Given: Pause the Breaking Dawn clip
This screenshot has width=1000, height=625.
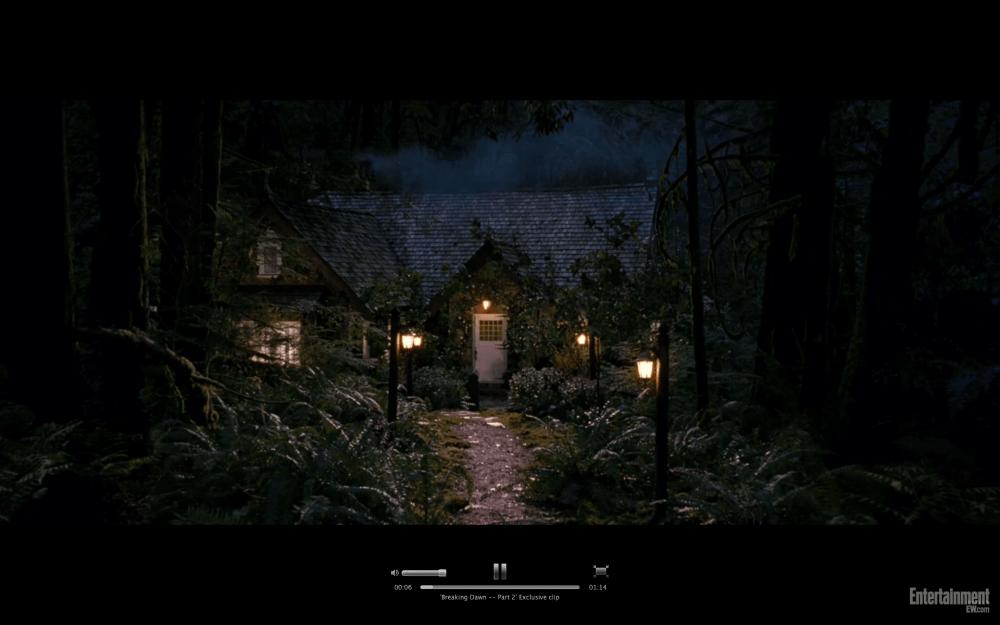Looking at the screenshot, I should tap(499, 571).
